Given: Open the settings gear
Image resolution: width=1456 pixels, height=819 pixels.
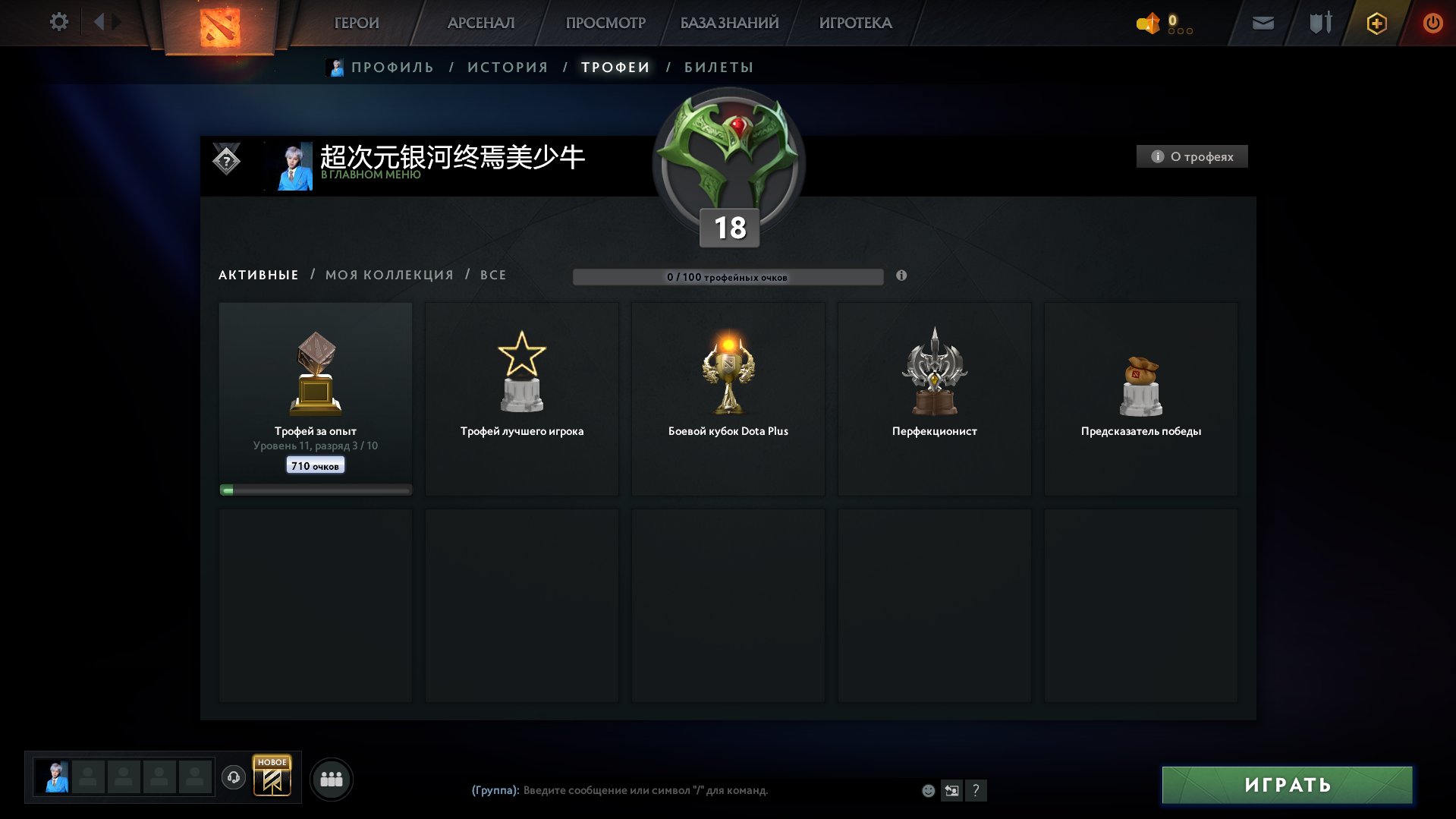Looking at the screenshot, I should pyautogui.click(x=58, y=22).
